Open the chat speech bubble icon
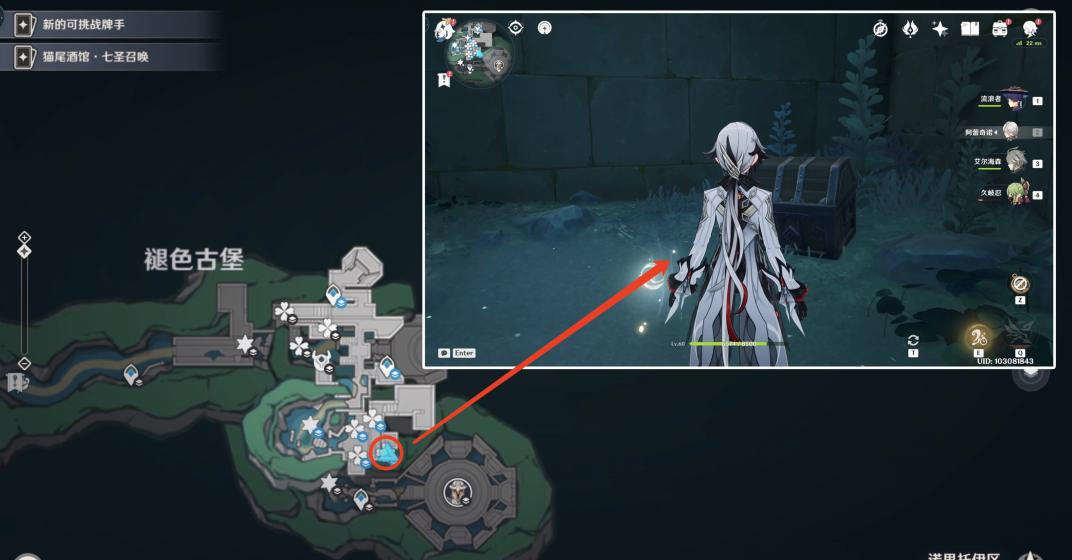1072x560 pixels. click(x=444, y=353)
